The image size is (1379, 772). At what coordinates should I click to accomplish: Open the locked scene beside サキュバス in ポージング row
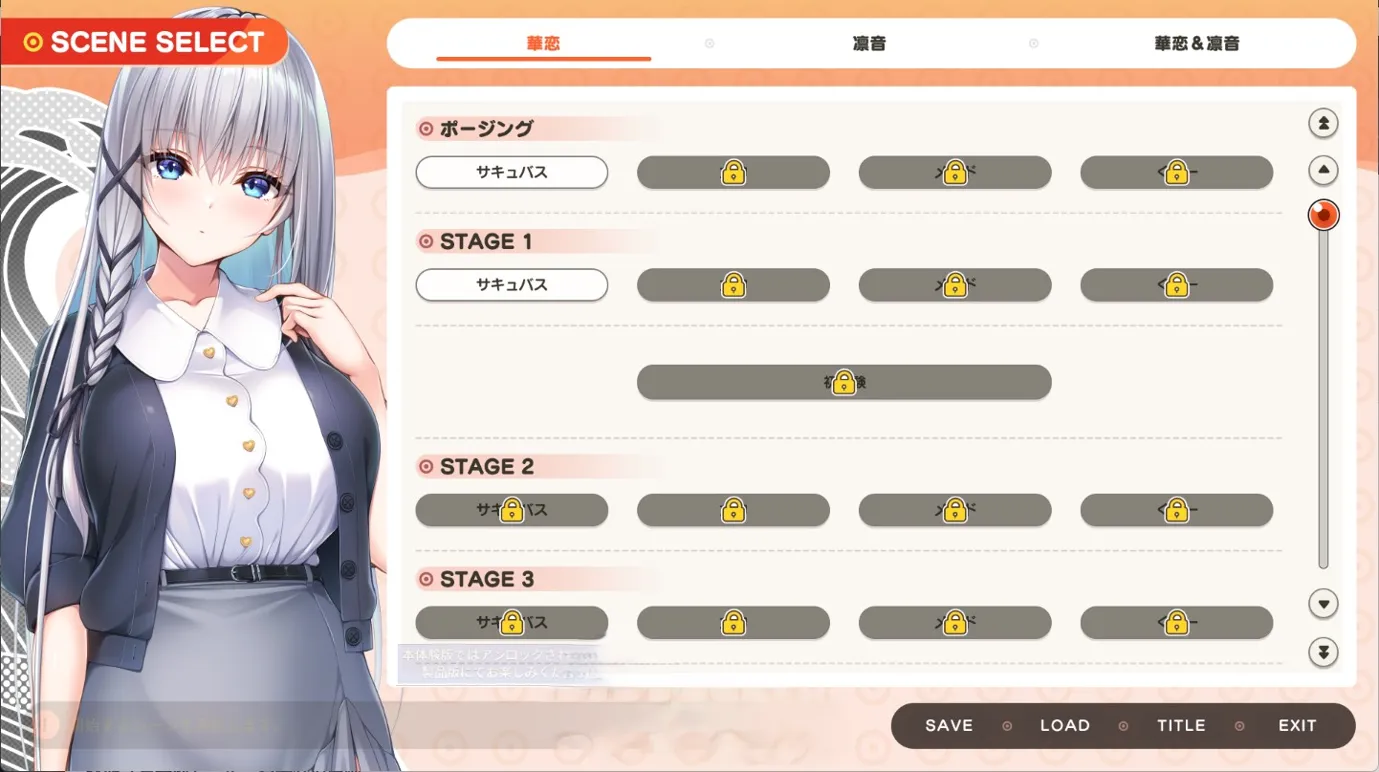coord(733,172)
